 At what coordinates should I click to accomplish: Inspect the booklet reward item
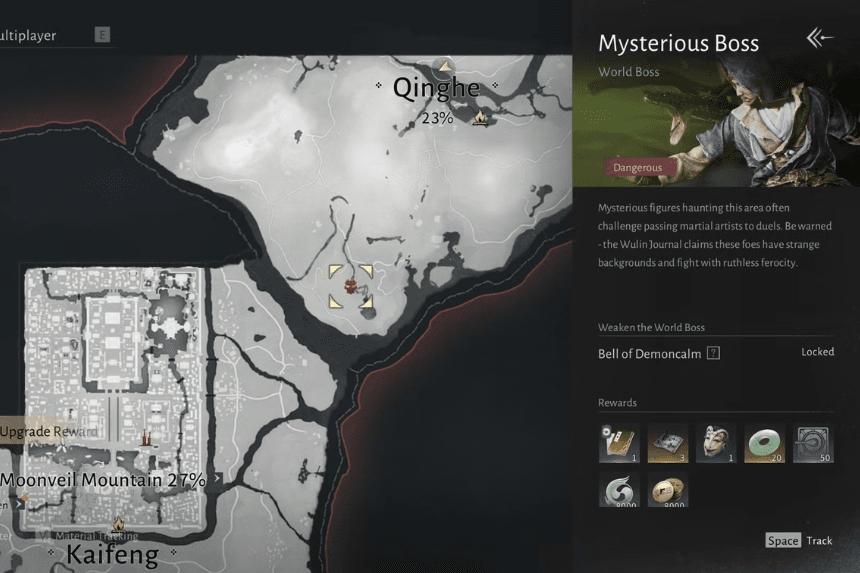[619, 442]
